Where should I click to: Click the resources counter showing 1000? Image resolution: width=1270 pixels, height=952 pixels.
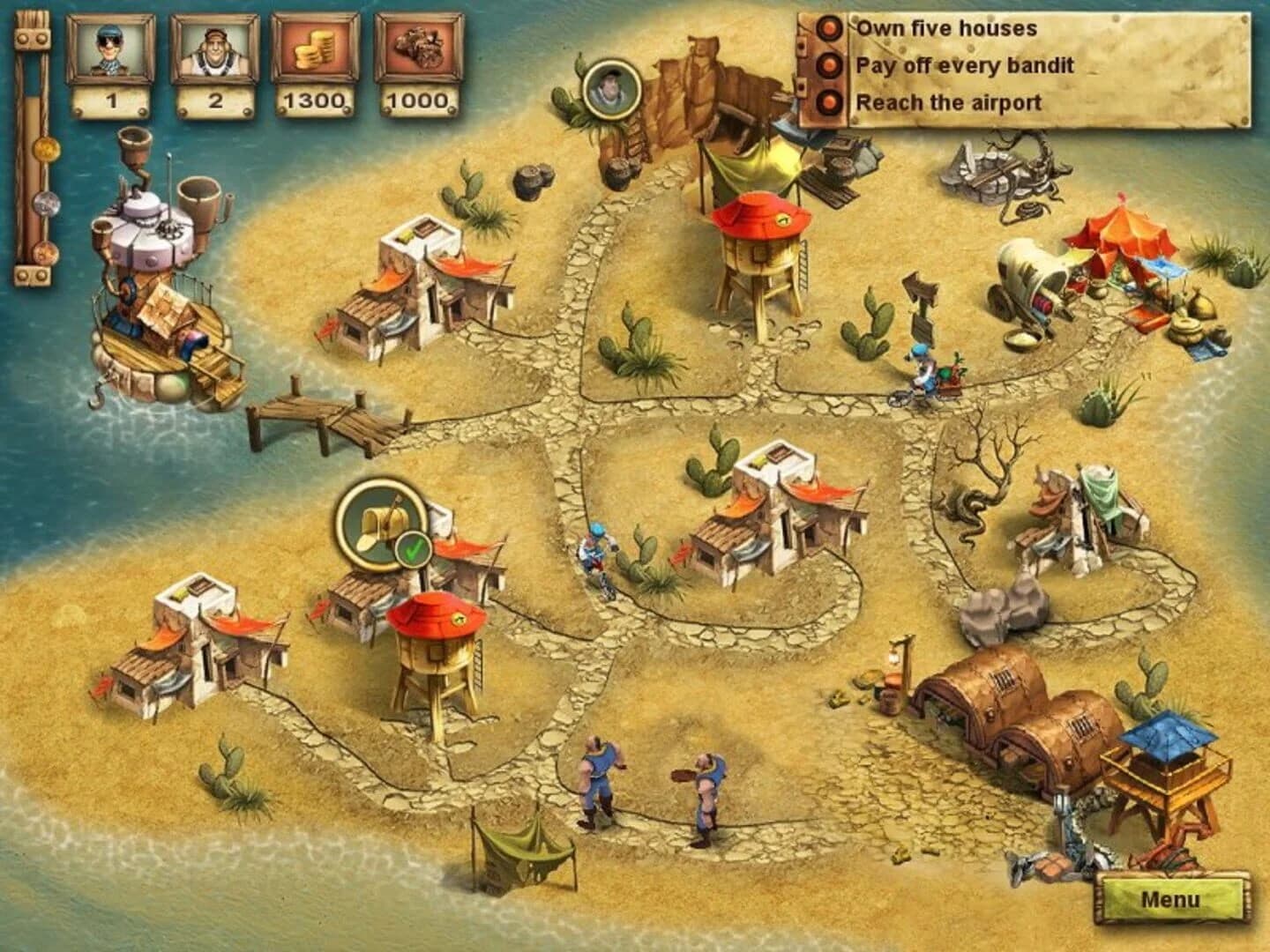419,62
